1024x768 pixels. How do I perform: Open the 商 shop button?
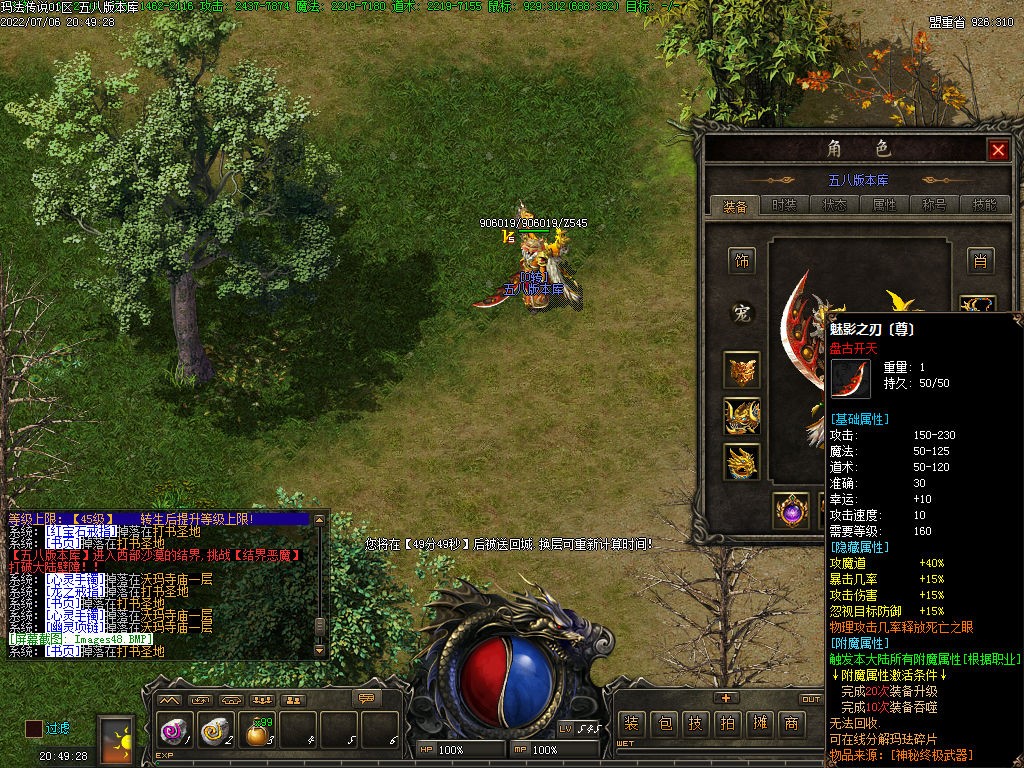pyautogui.click(x=791, y=724)
